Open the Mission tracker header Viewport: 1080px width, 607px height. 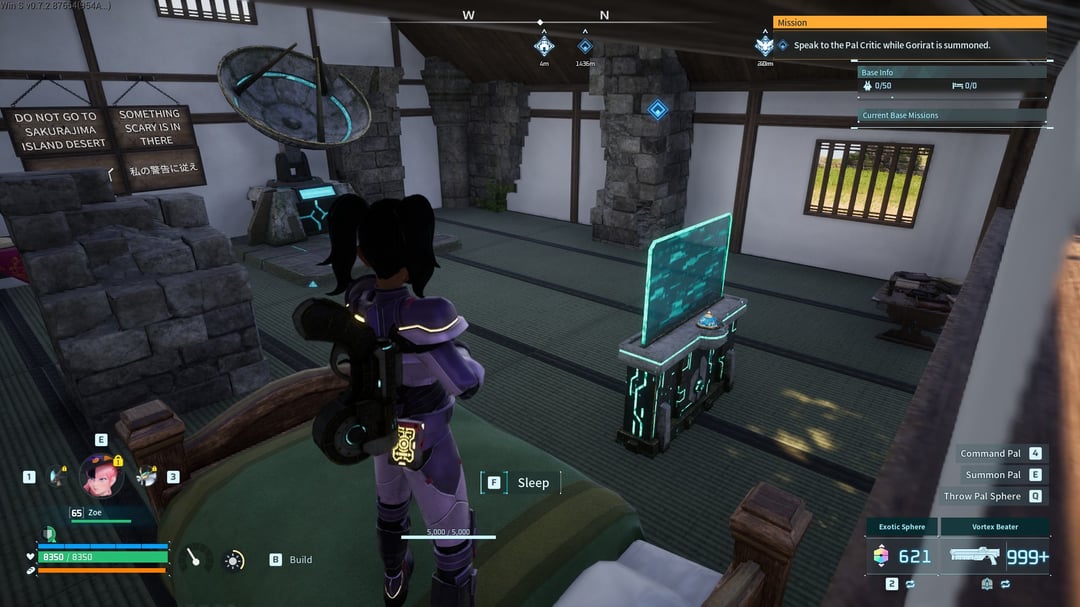pos(909,22)
